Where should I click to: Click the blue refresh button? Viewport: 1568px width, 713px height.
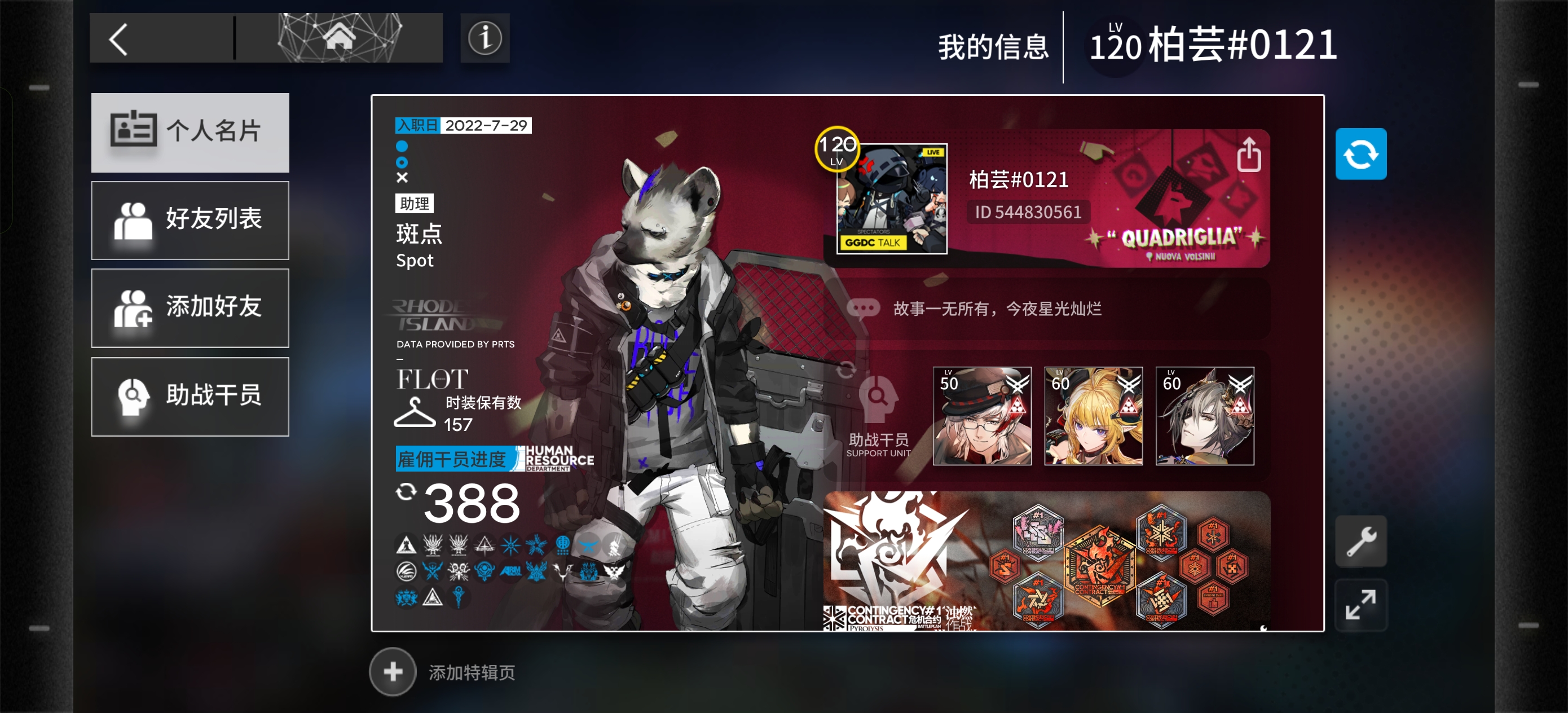[1360, 154]
